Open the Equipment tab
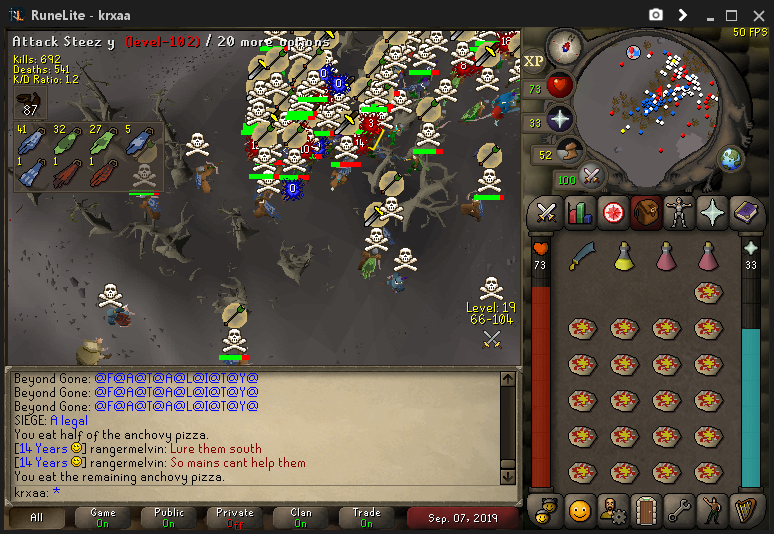Screen dimensions: 774x534 680,212
